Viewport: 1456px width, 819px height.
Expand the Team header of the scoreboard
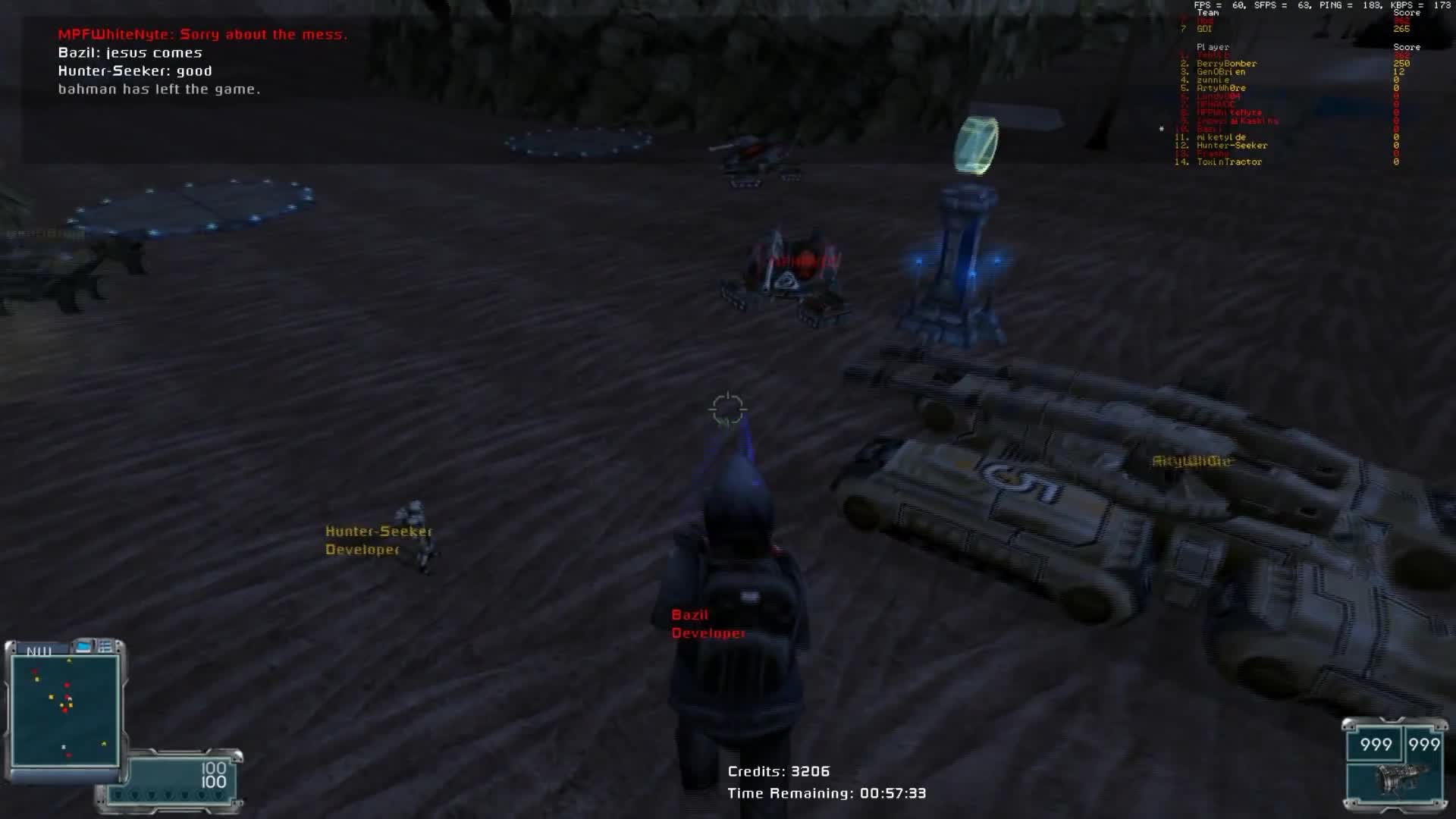(1208, 13)
